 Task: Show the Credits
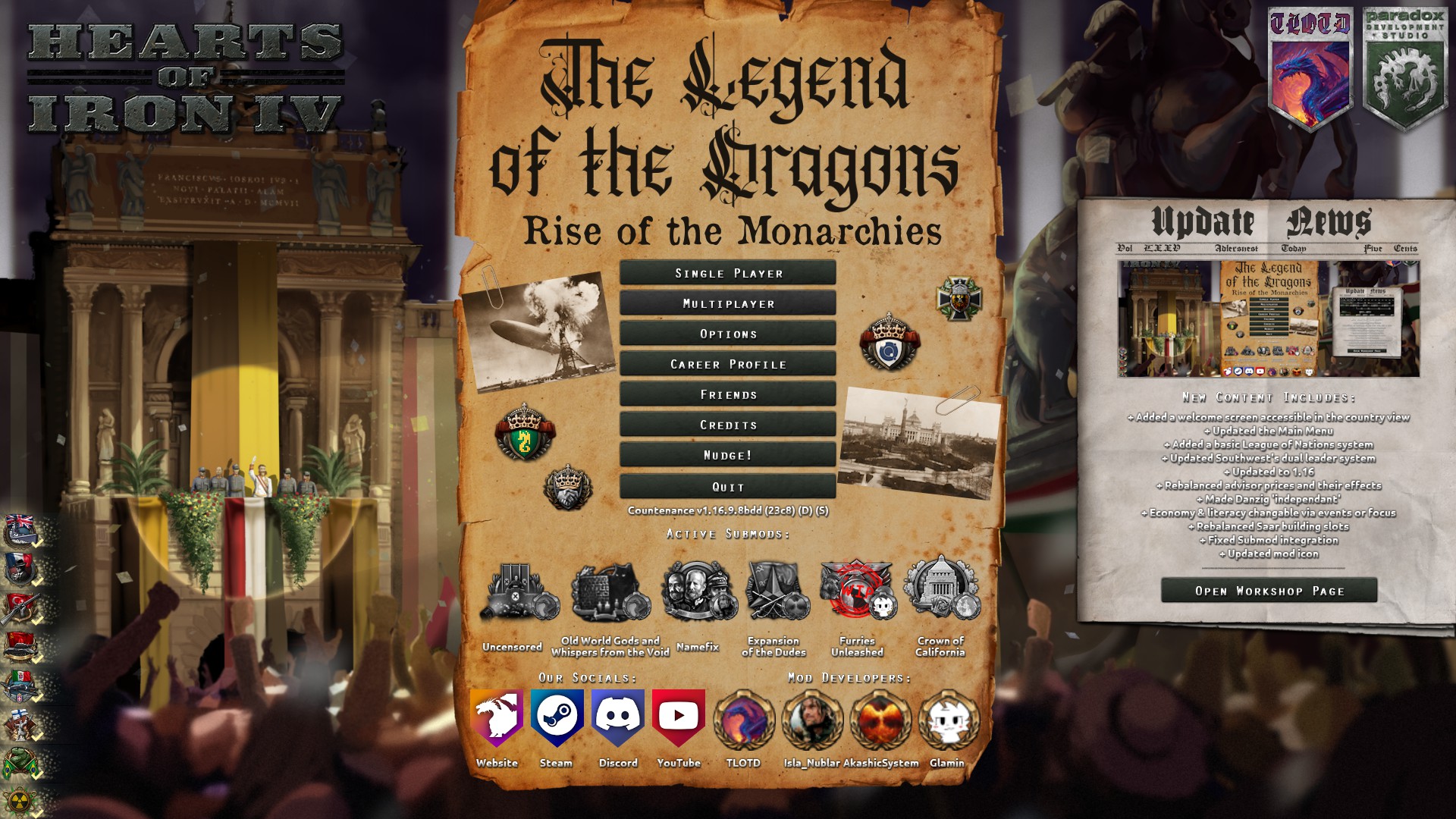click(728, 425)
